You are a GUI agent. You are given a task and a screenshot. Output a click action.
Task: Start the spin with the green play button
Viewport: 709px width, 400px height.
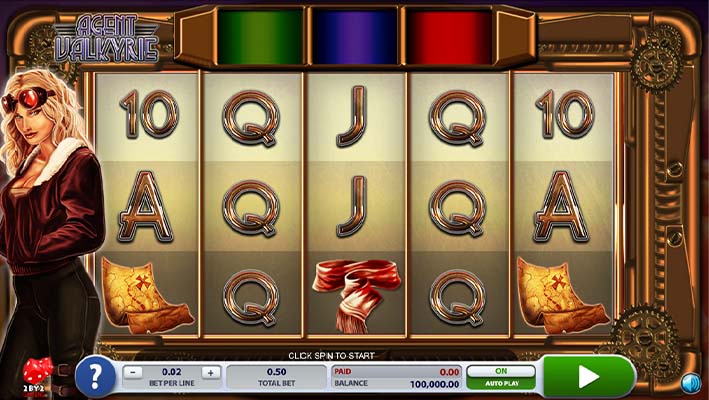(x=589, y=376)
